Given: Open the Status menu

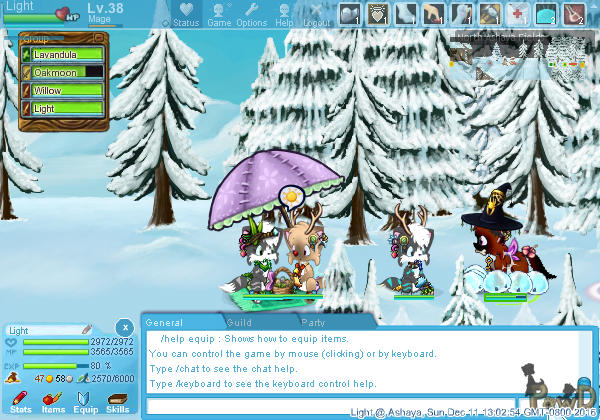Looking at the screenshot, I should tap(184, 14).
